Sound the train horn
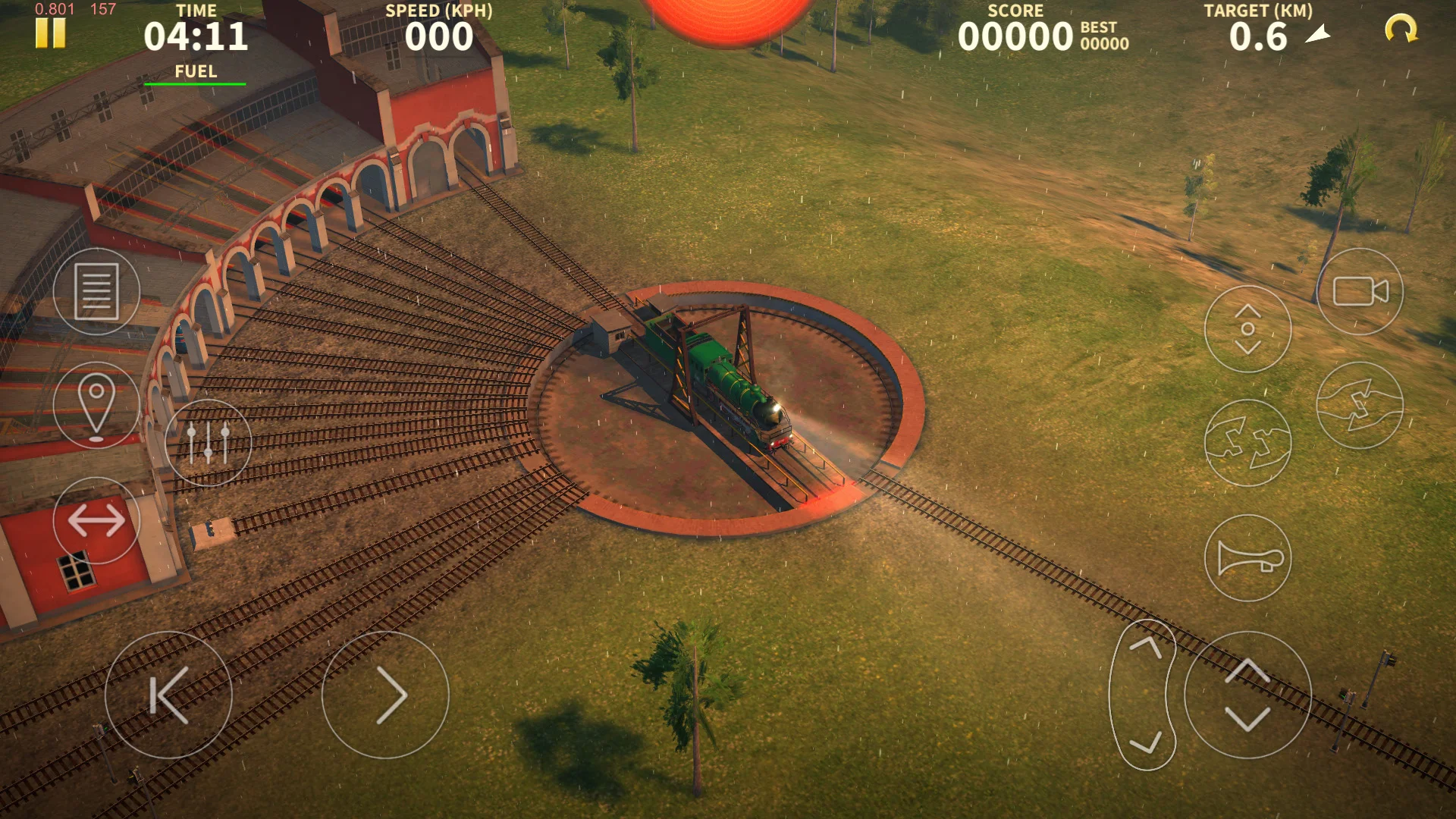Image resolution: width=1456 pixels, height=819 pixels. (x=1248, y=557)
